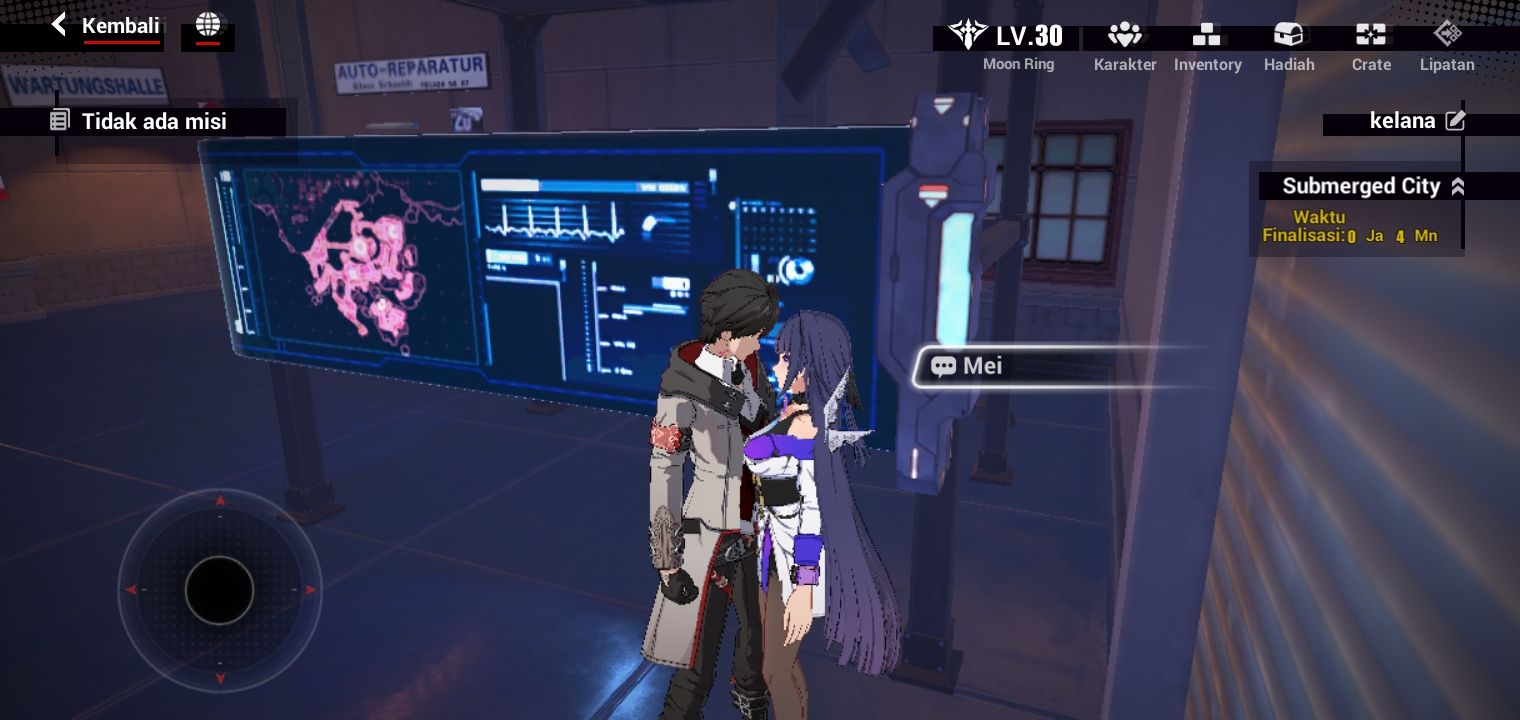
Task: Click the Submerged City title bar
Action: [x=1362, y=186]
